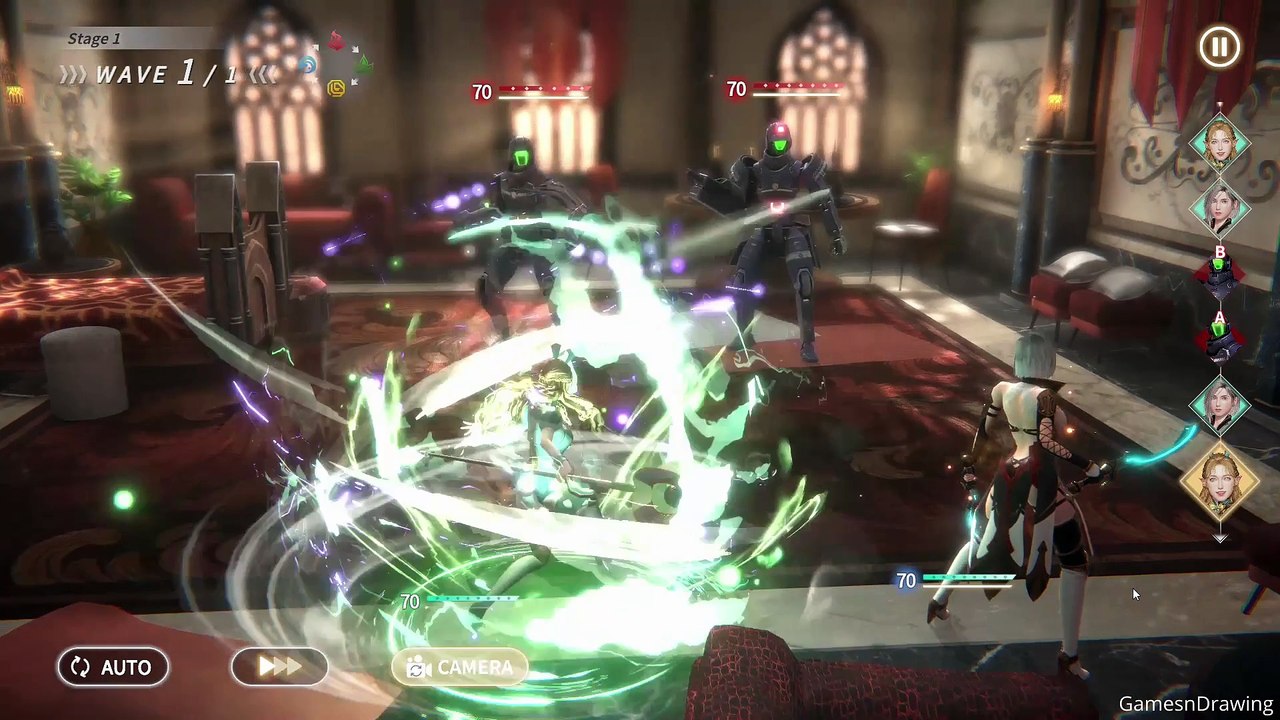Select enemy B portrait in turn order
This screenshot has width=1280, height=720.
1219,275
